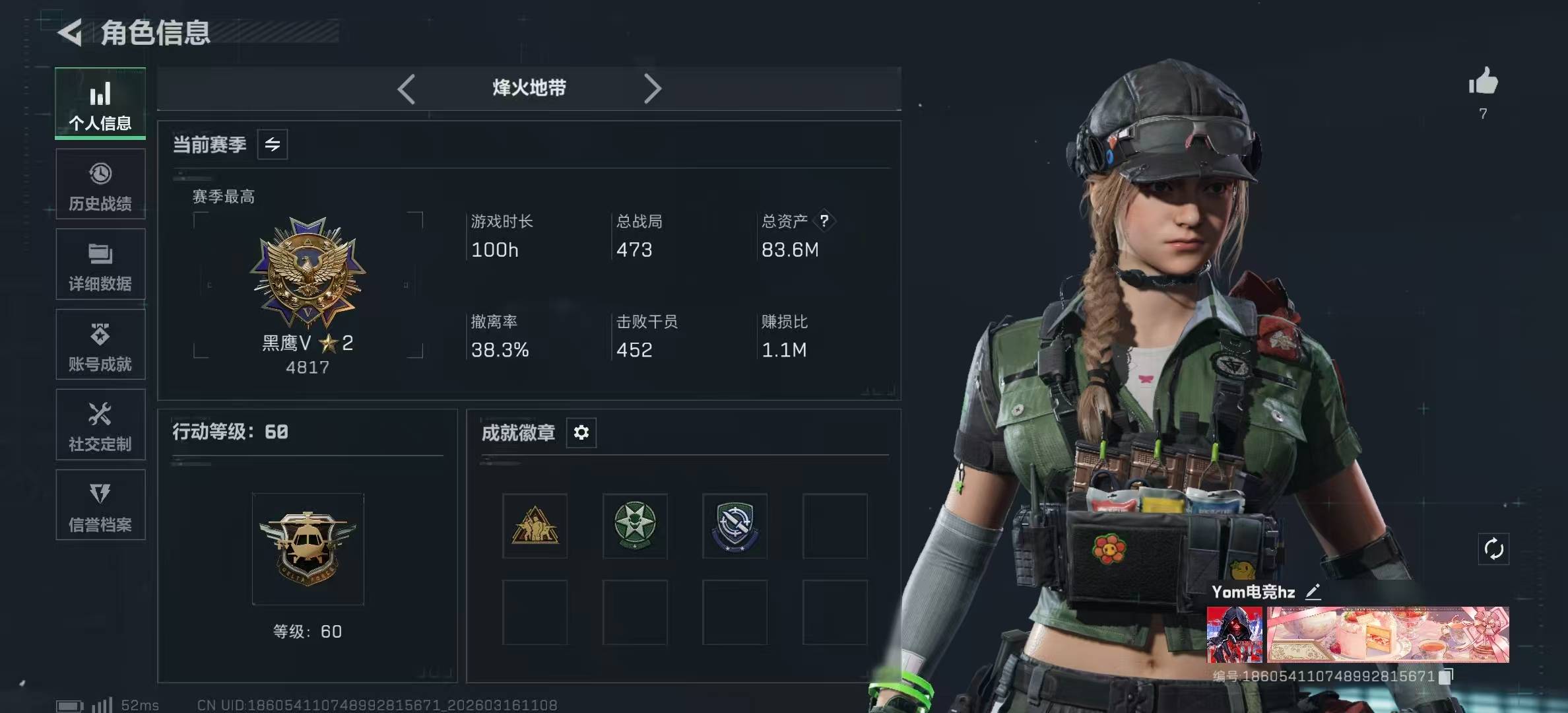
Task: Show the 社交定制 tab
Action: tap(100, 425)
